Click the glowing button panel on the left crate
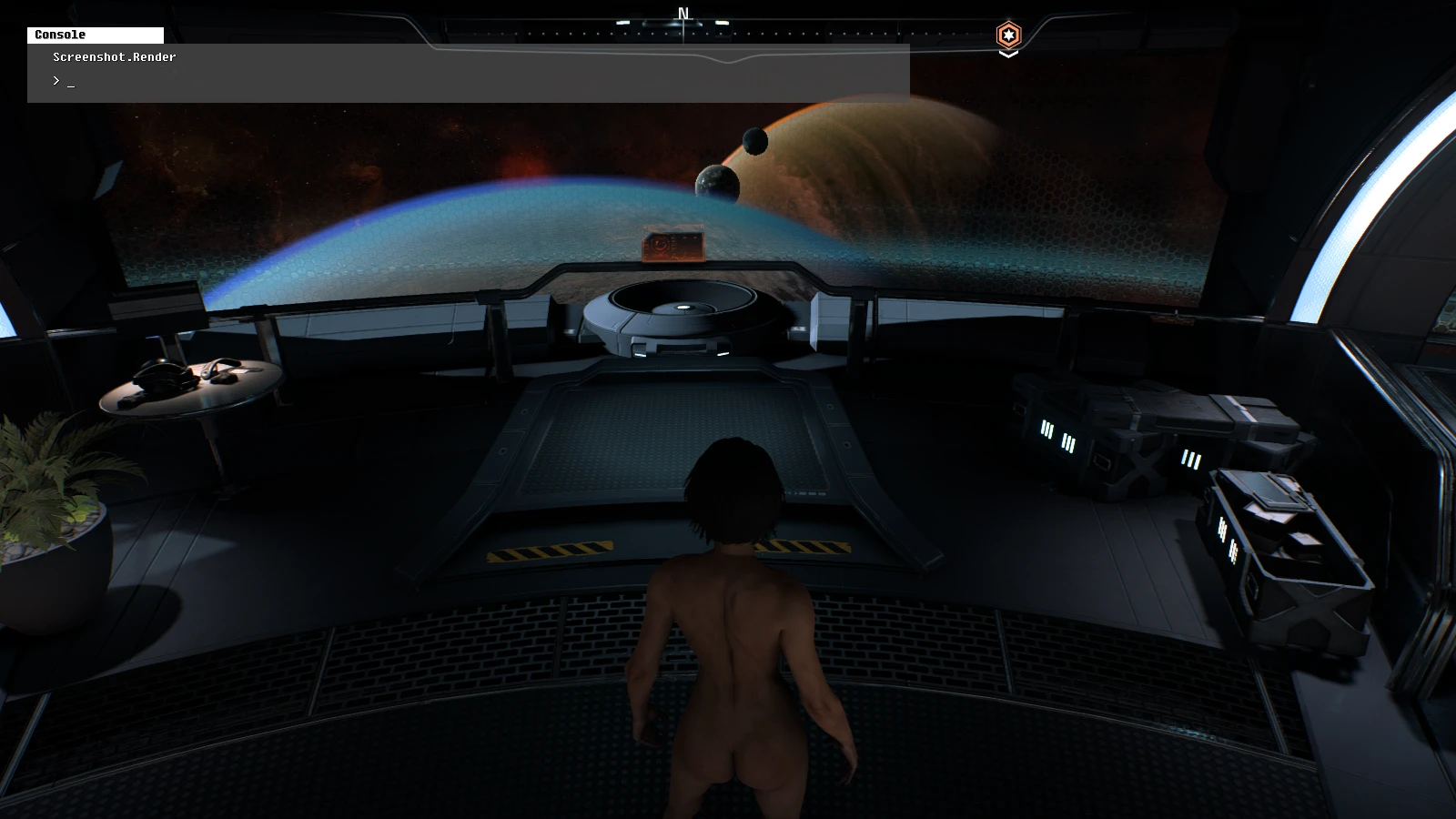This screenshot has width=1456, height=819. click(x=1046, y=430)
